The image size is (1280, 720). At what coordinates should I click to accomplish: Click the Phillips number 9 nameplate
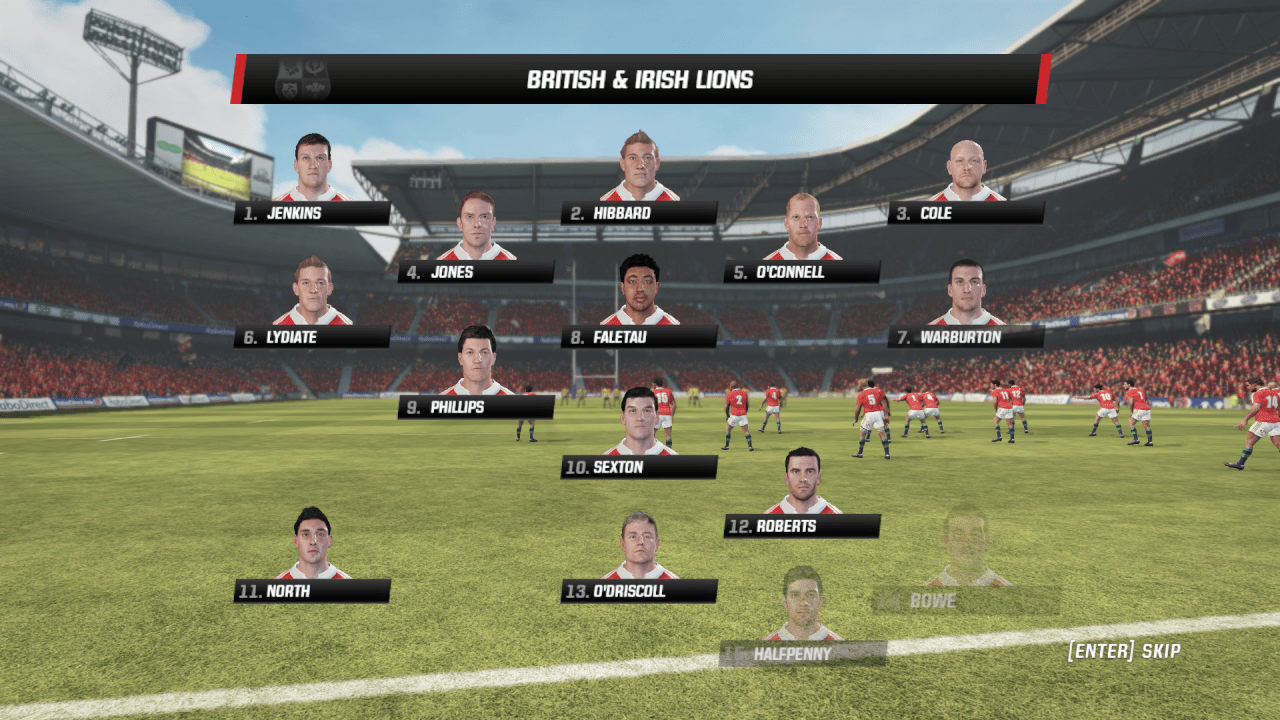[476, 407]
